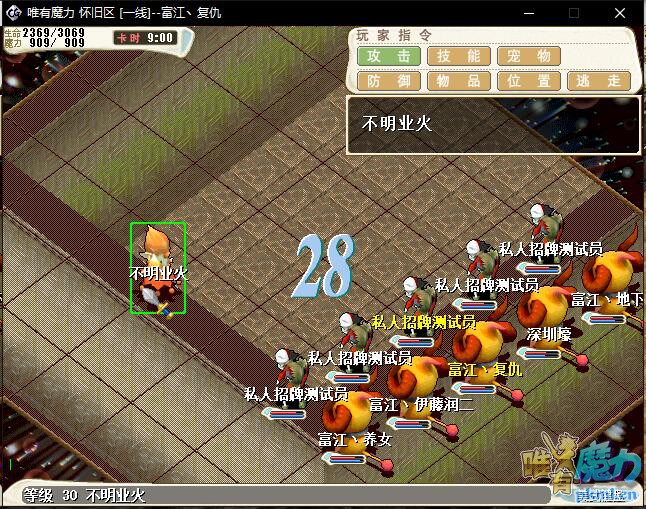Image resolution: width=646 pixels, height=509 pixels.
Task: Click the 位置 position command
Action: pyautogui.click(x=529, y=81)
